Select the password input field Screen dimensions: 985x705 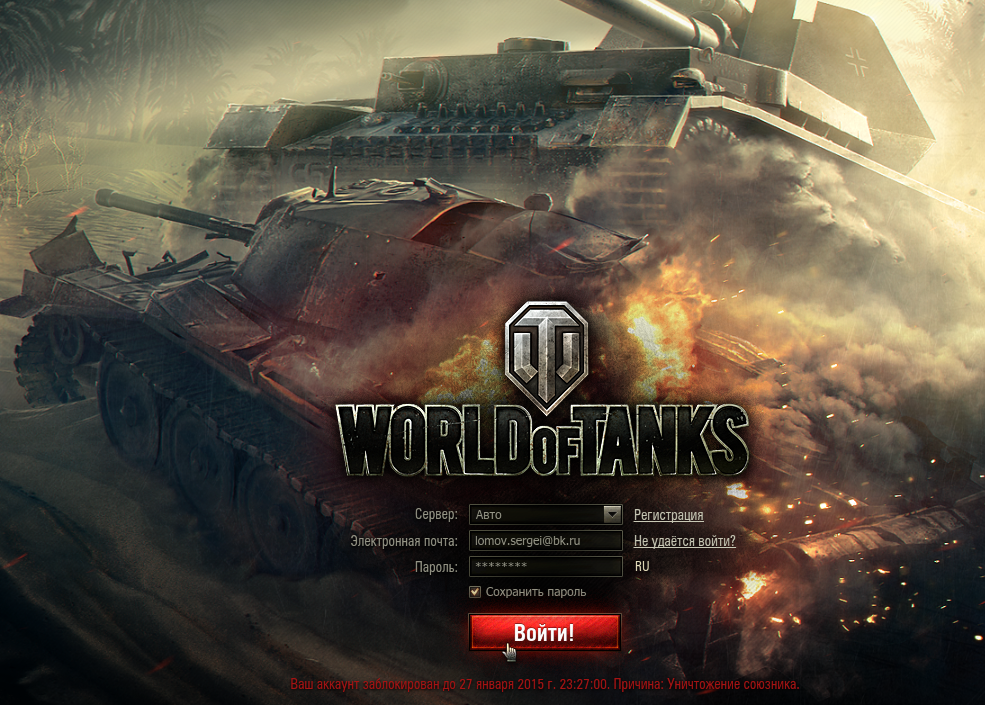click(545, 567)
